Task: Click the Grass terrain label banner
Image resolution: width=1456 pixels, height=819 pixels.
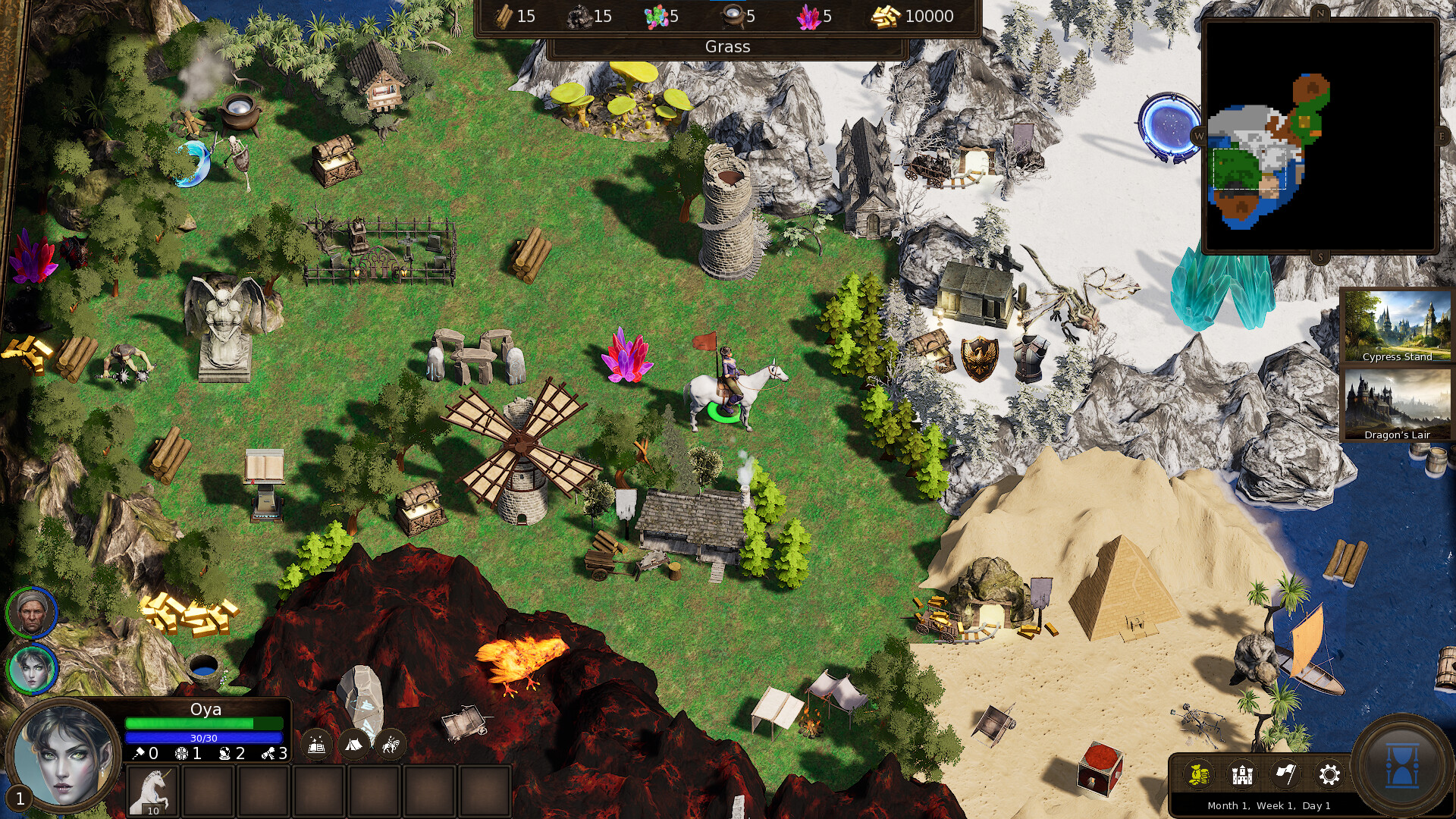Action: point(727,46)
